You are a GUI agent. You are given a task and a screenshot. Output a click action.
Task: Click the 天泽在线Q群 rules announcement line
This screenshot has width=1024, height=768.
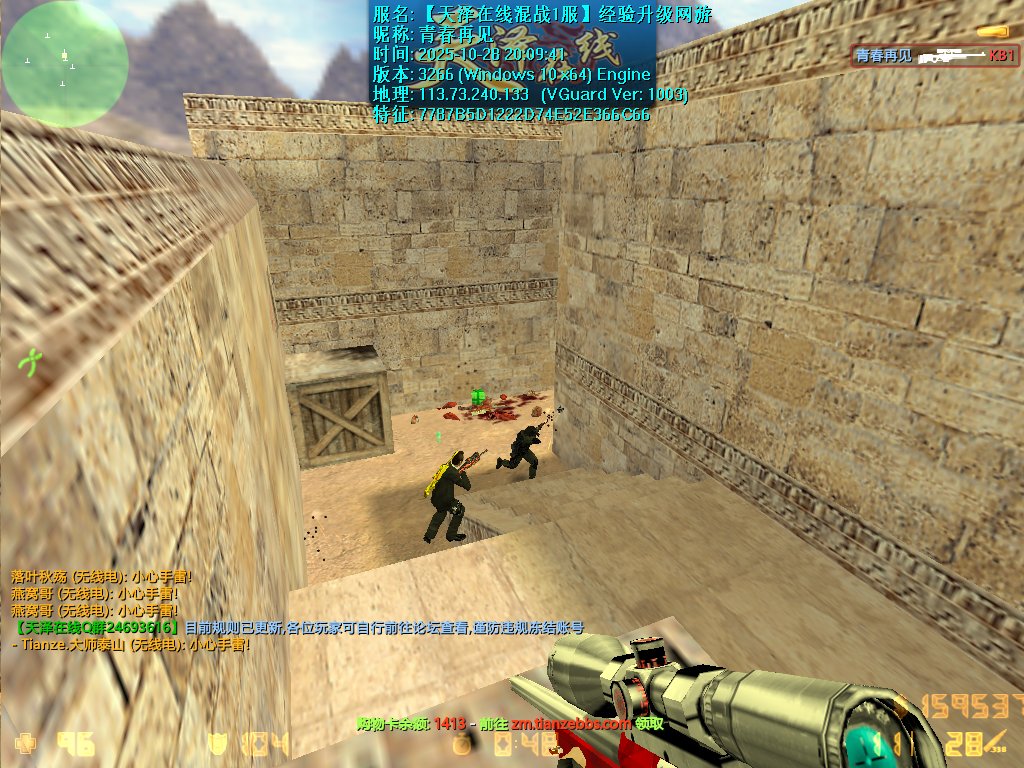click(x=298, y=627)
